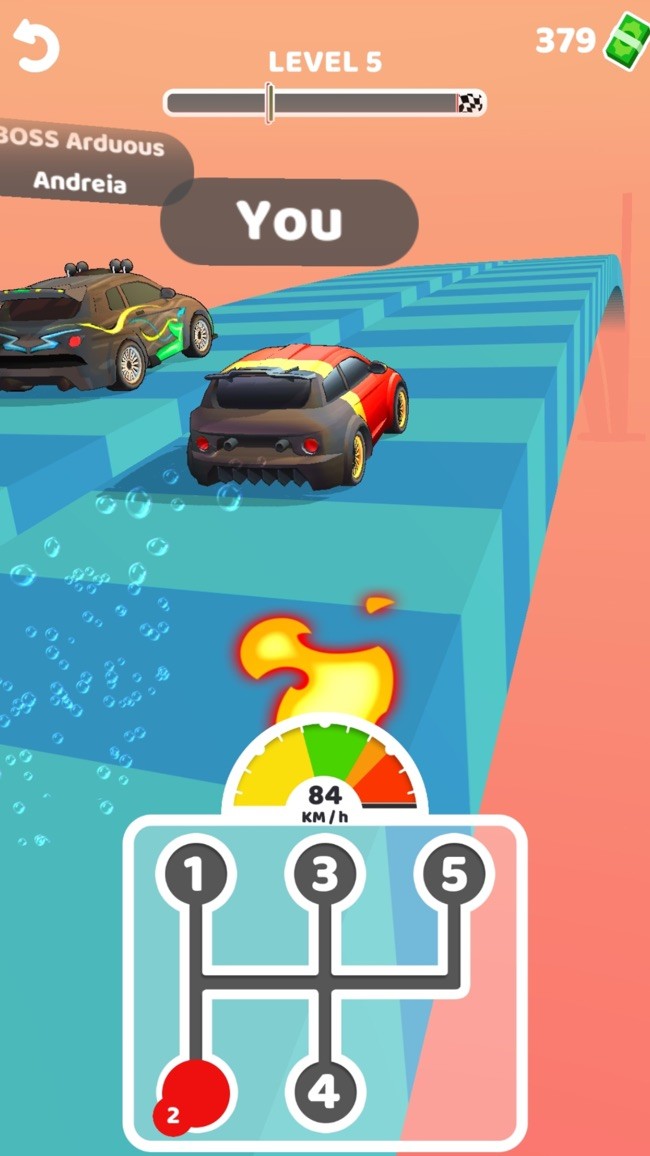Tap the back arrow button
This screenshot has width=650, height=1156.
[x=37, y=46]
